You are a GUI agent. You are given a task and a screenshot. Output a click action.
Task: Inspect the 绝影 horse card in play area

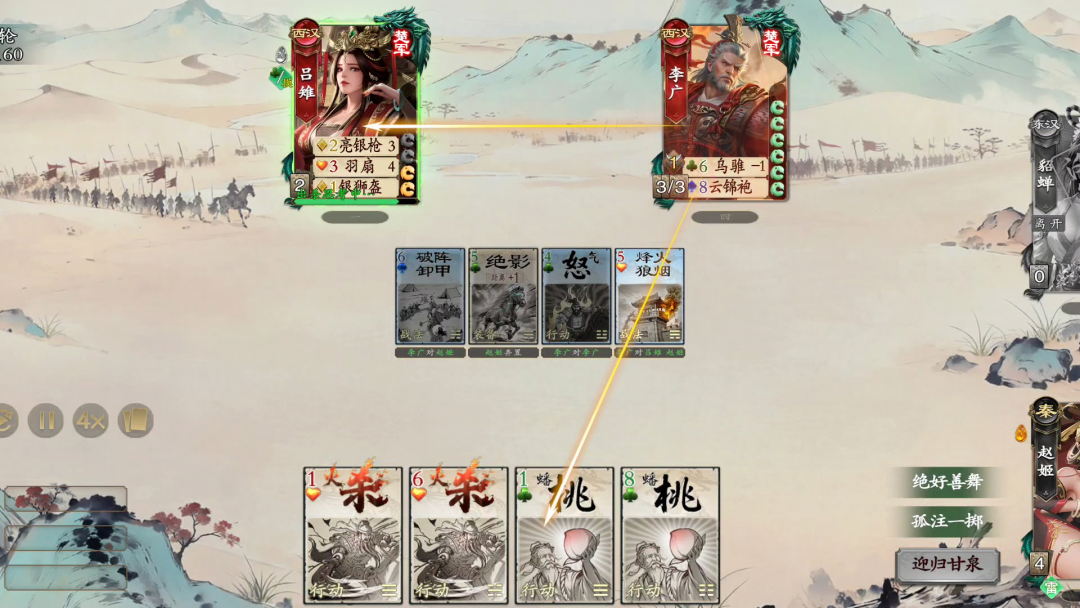[503, 296]
